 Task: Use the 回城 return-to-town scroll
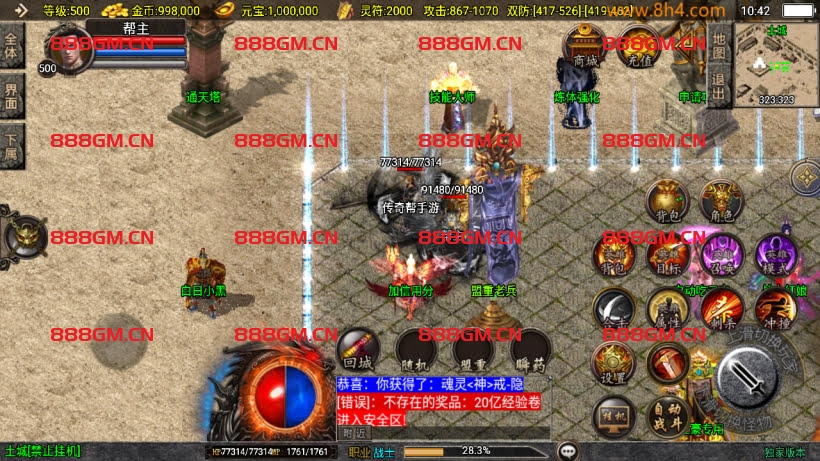(x=358, y=348)
